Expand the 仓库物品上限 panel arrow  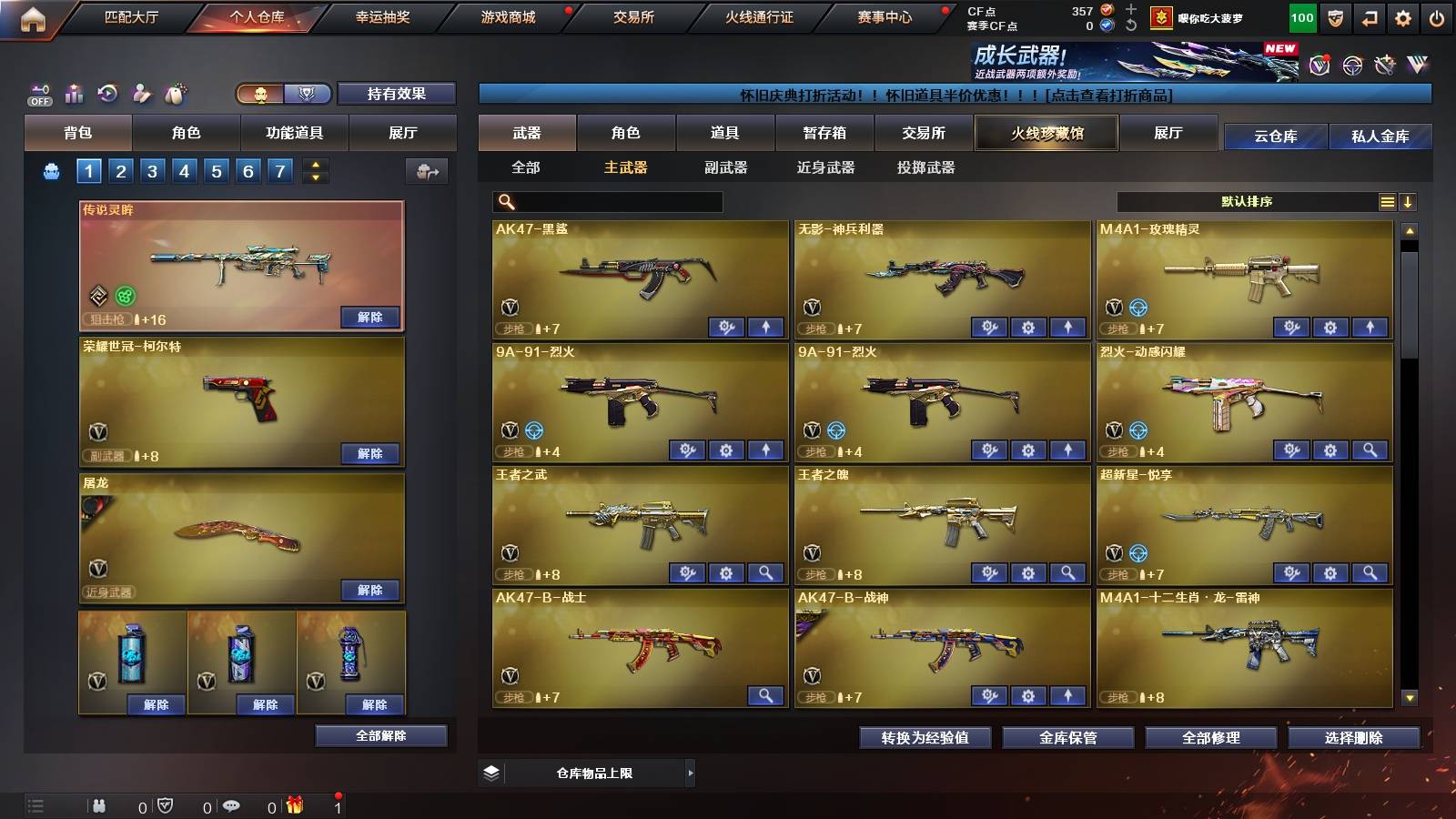coord(690,773)
